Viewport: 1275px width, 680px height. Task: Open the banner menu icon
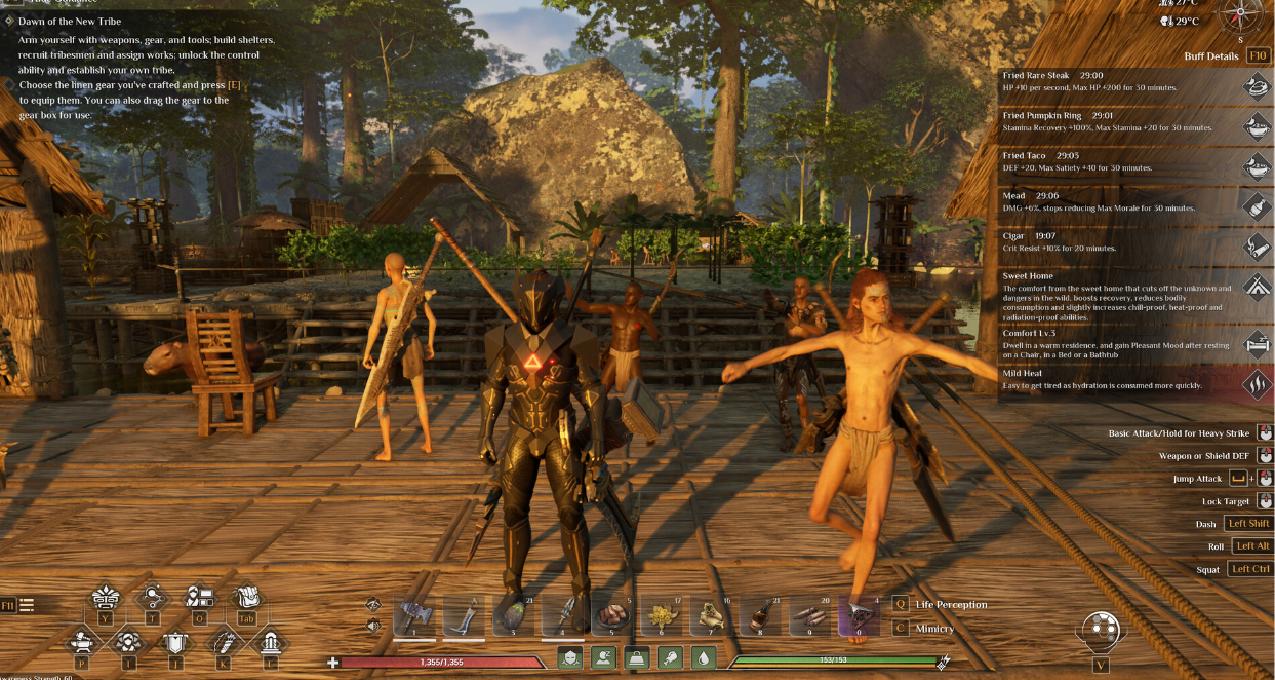click(x=176, y=643)
